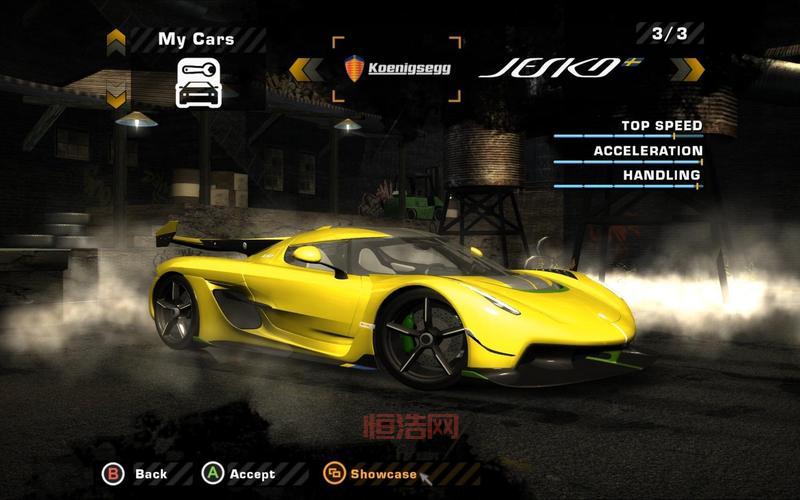Go to the next car with right arrow
Image resolution: width=800 pixels, height=500 pixels.
click(x=687, y=68)
